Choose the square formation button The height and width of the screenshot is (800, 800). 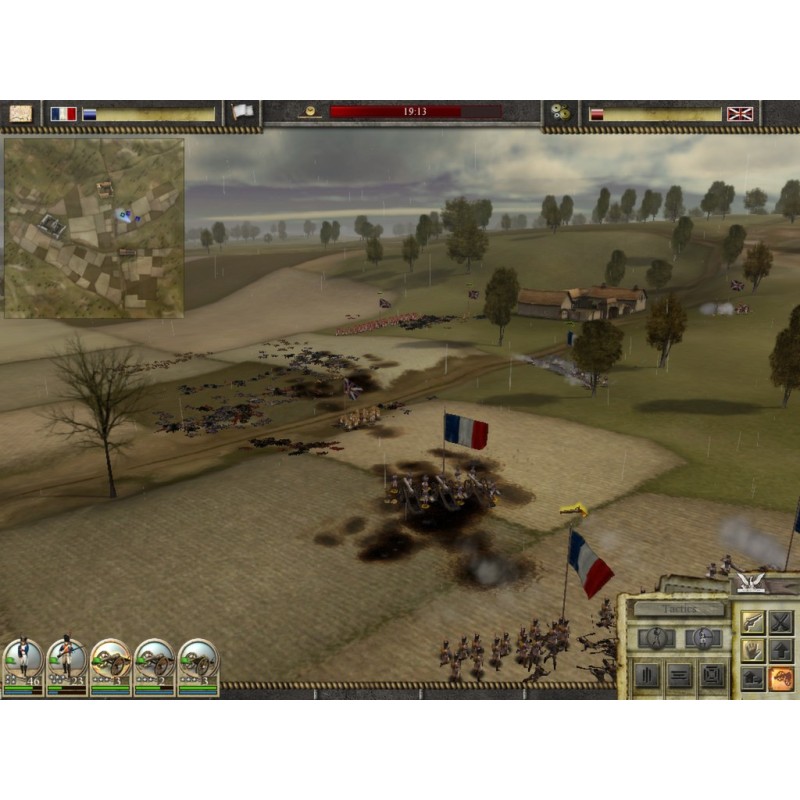point(712,675)
